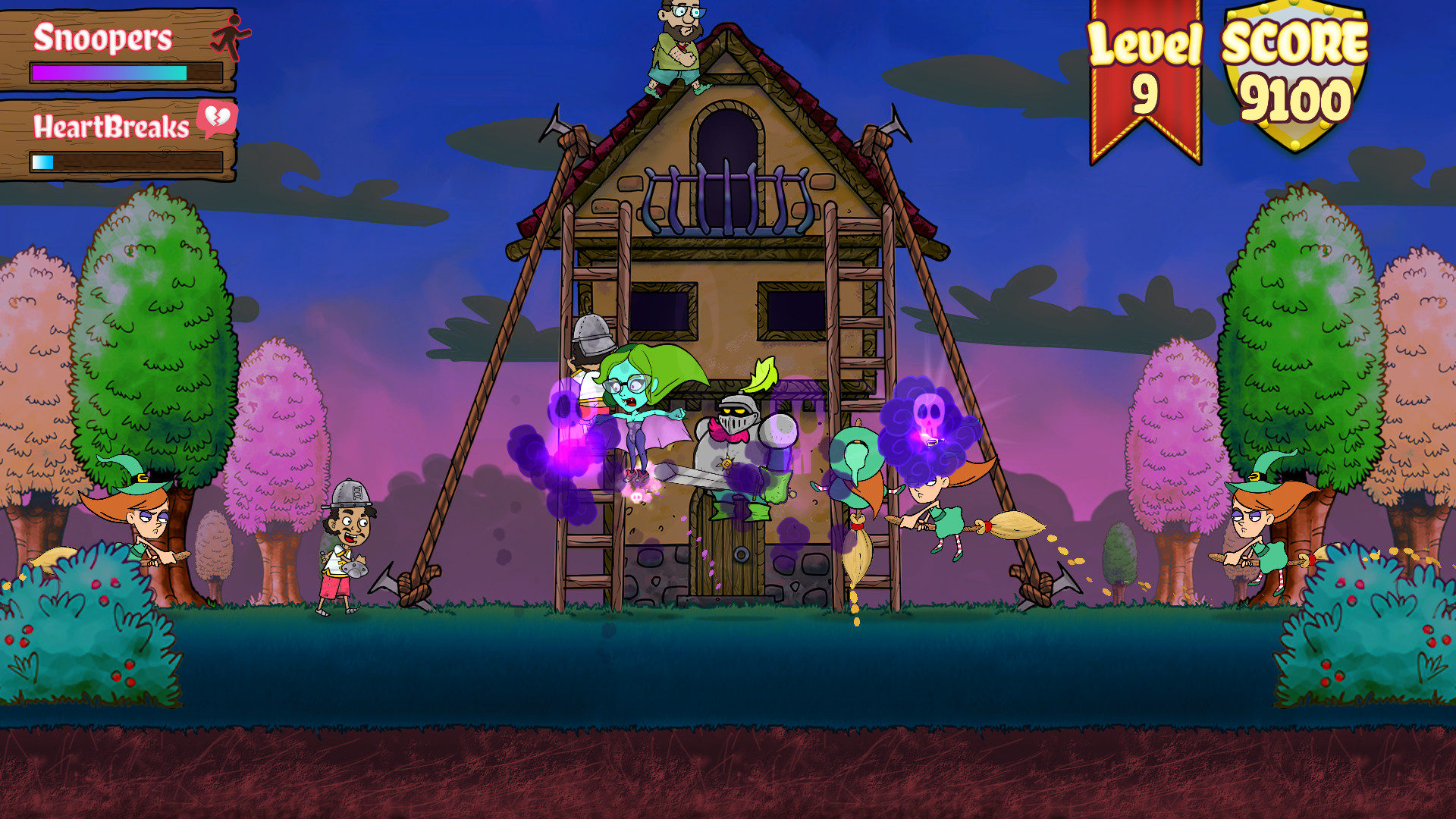Screen dimensions: 1456x819
Task: Click the purple-to-cyan Snoopers progress bar
Action: (x=106, y=74)
